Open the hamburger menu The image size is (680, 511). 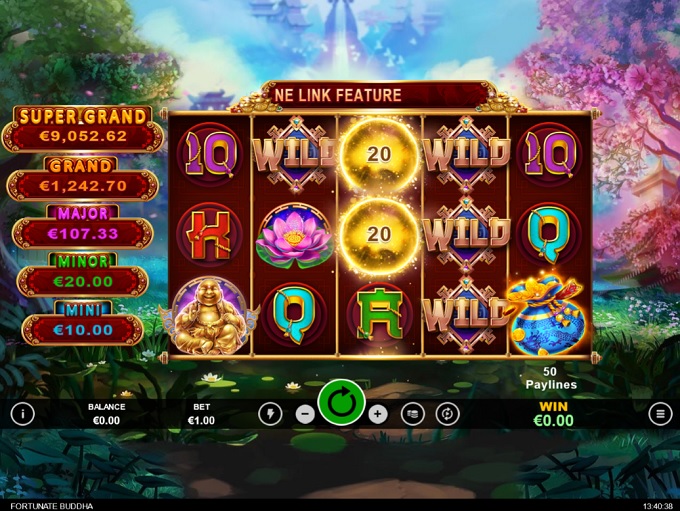[x=660, y=414]
